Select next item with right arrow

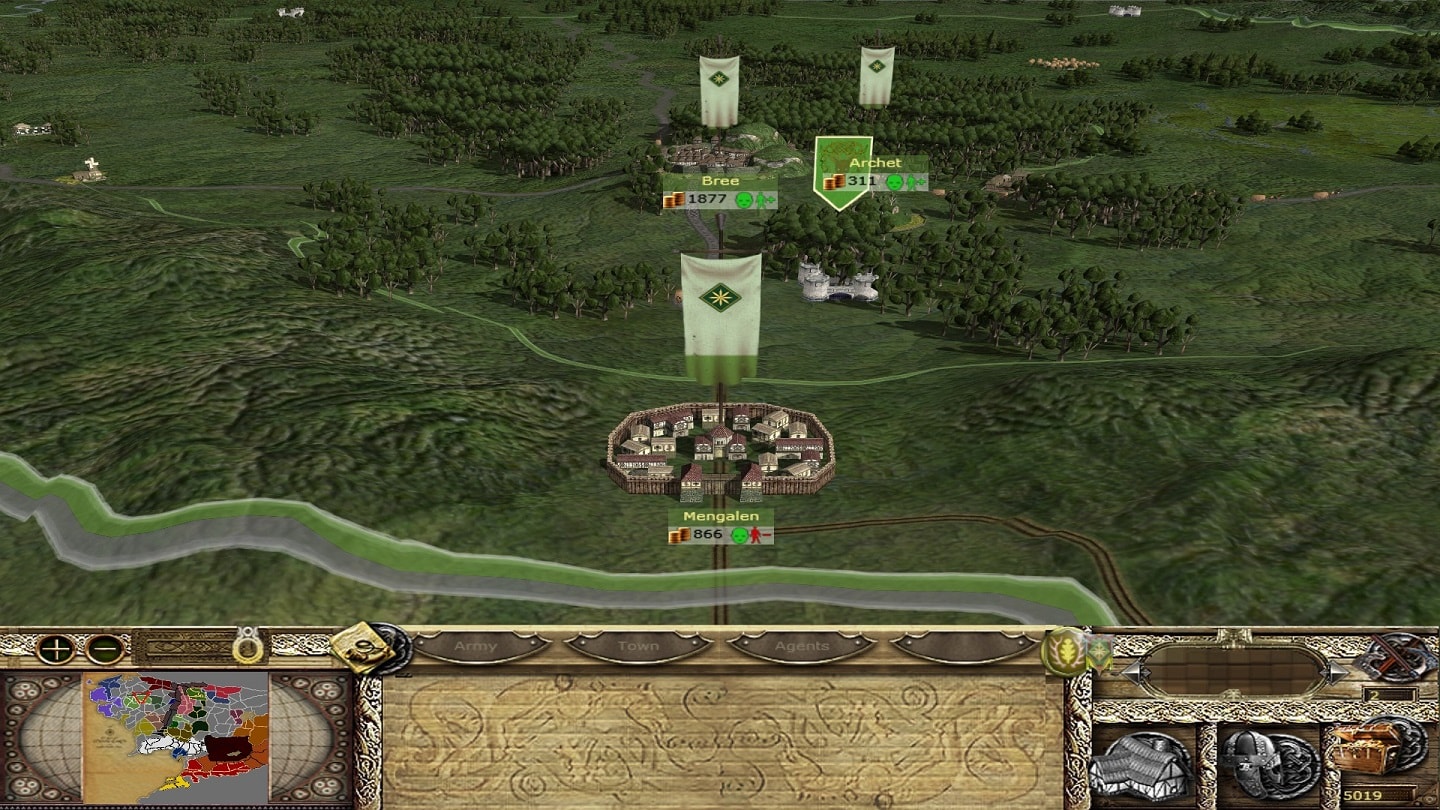point(1337,672)
